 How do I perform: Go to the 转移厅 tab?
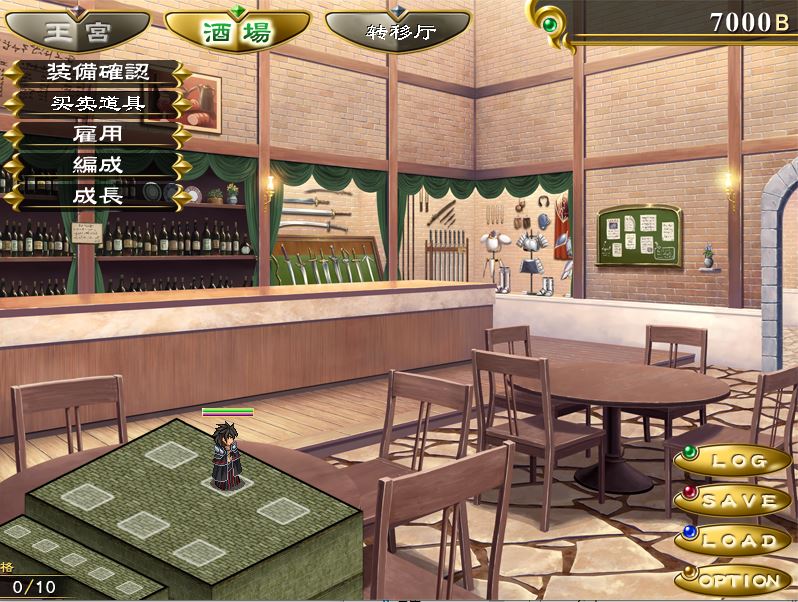(397, 31)
